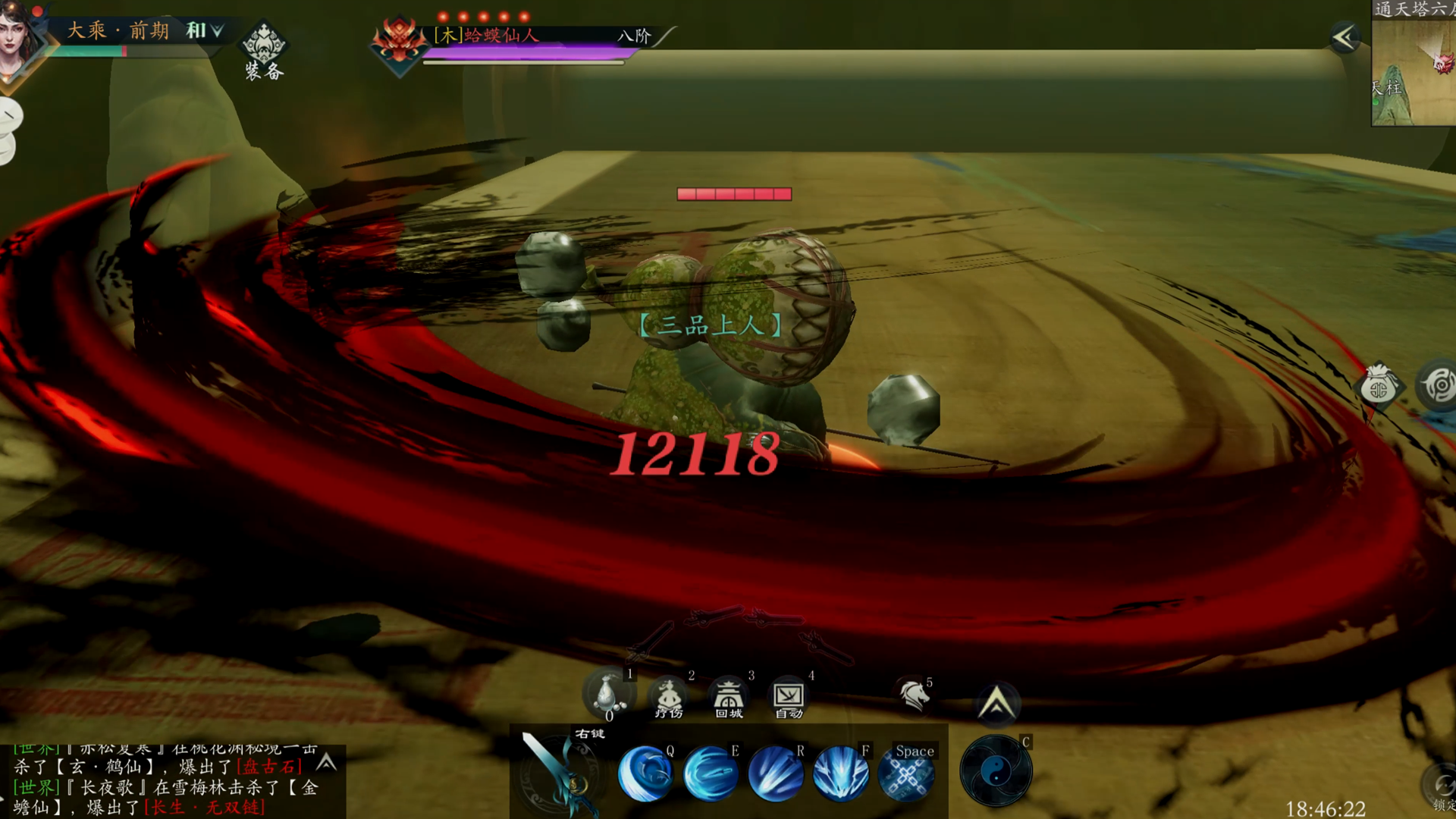Click the upward chevron button above the yin-yang
Screen dimensions: 1456x819
pos(996,702)
